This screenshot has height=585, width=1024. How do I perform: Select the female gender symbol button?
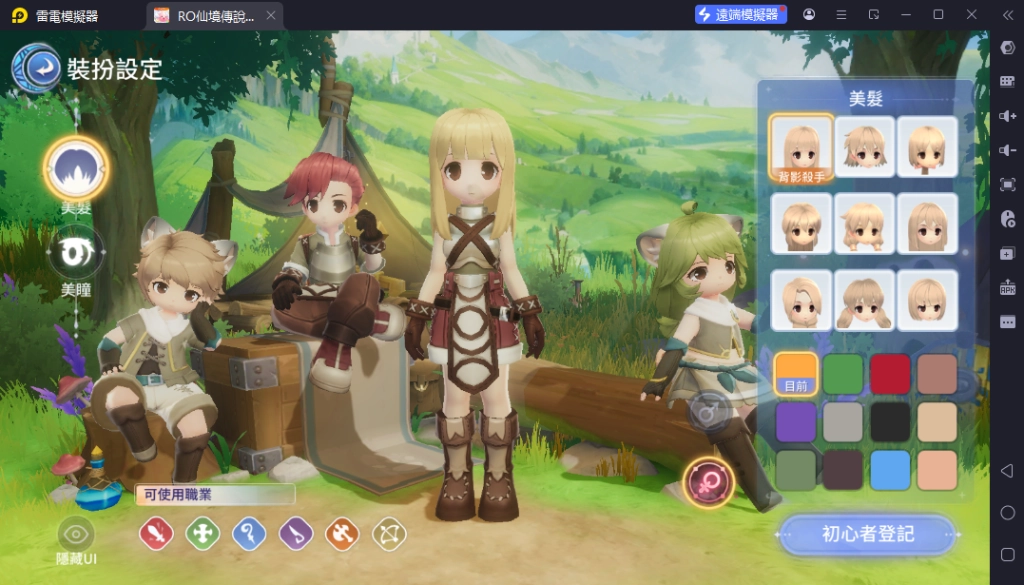point(708,483)
